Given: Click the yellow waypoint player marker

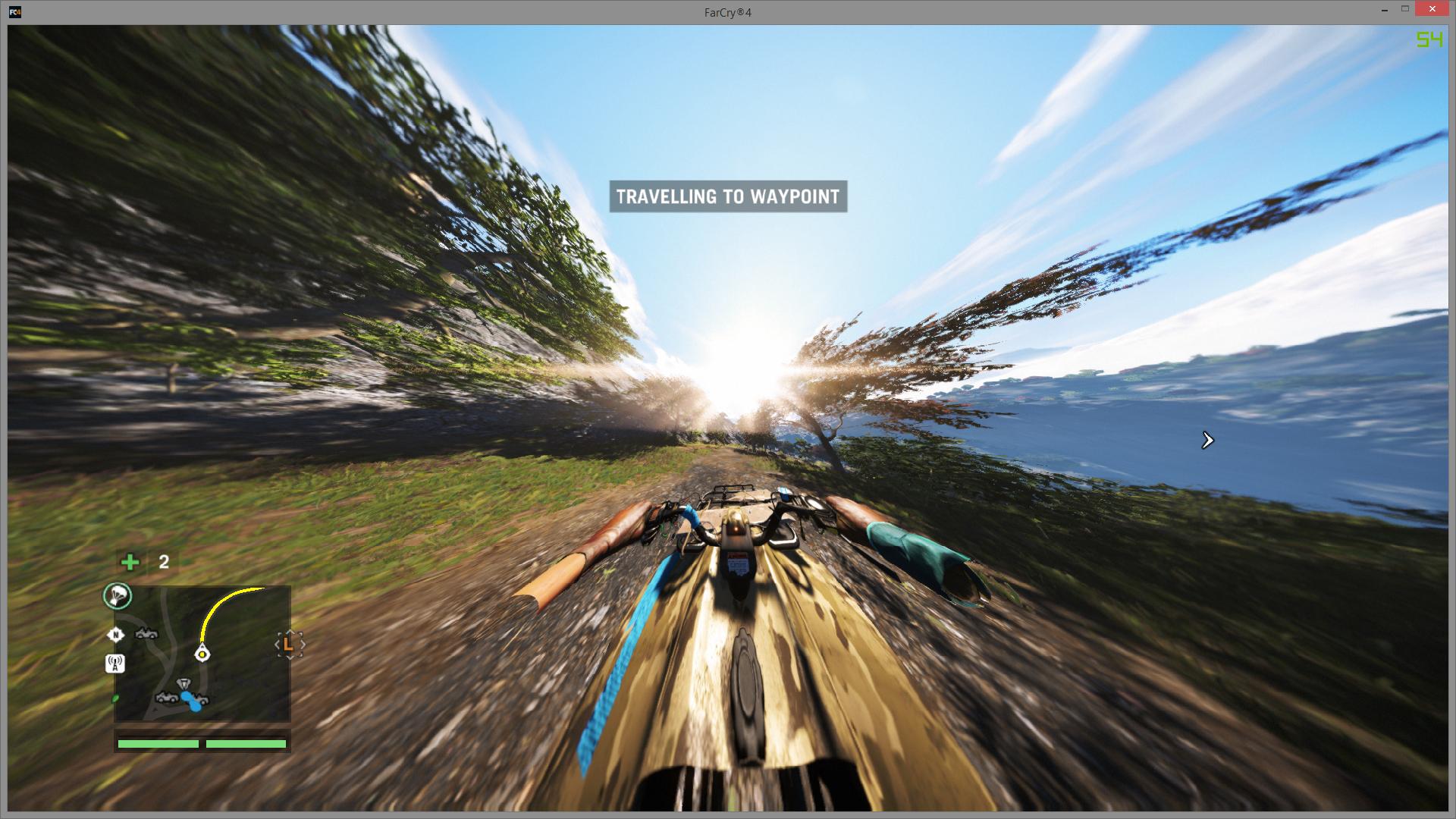Looking at the screenshot, I should [x=202, y=654].
